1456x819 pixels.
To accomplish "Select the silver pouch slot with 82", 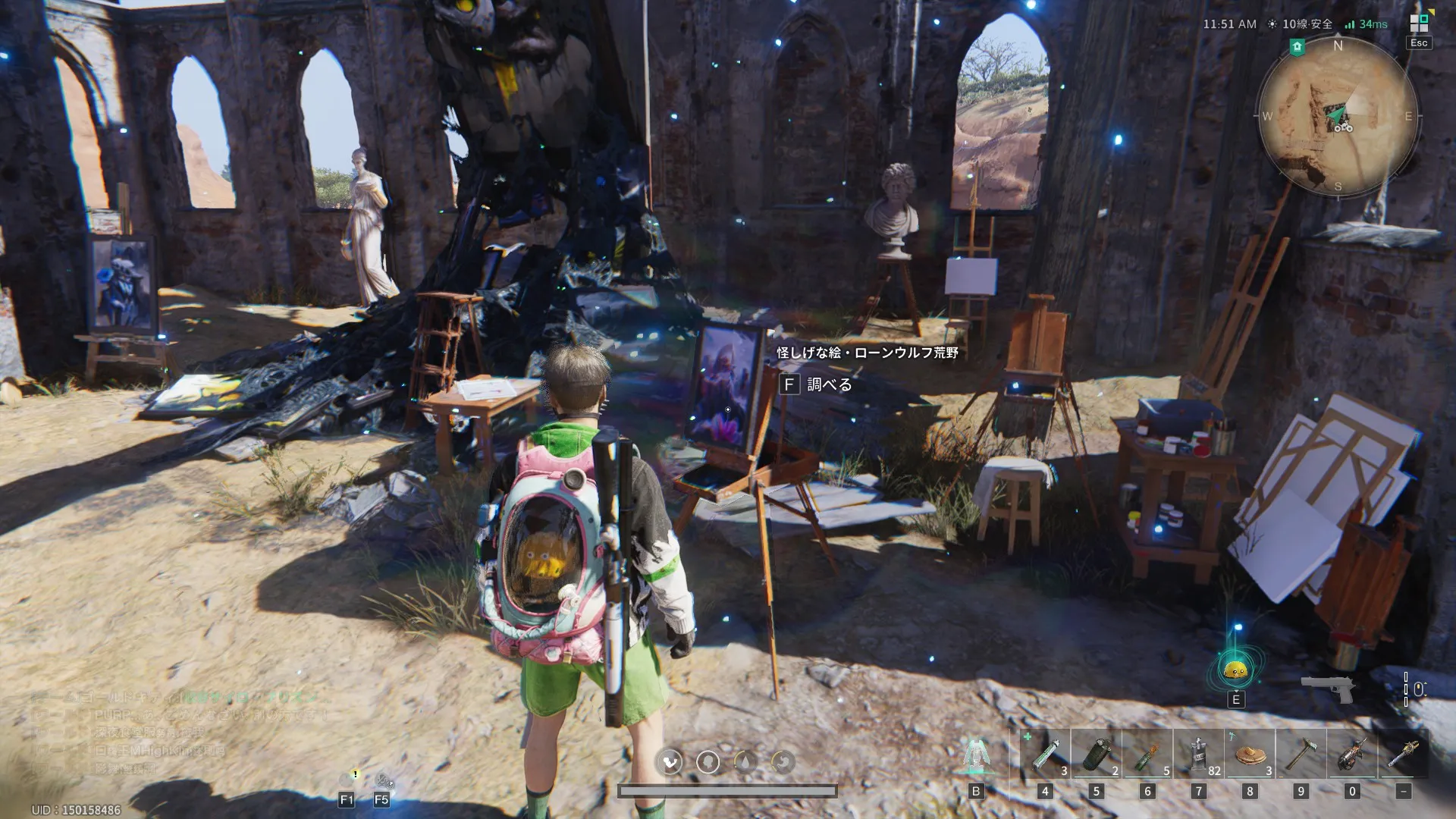I will point(1198,755).
